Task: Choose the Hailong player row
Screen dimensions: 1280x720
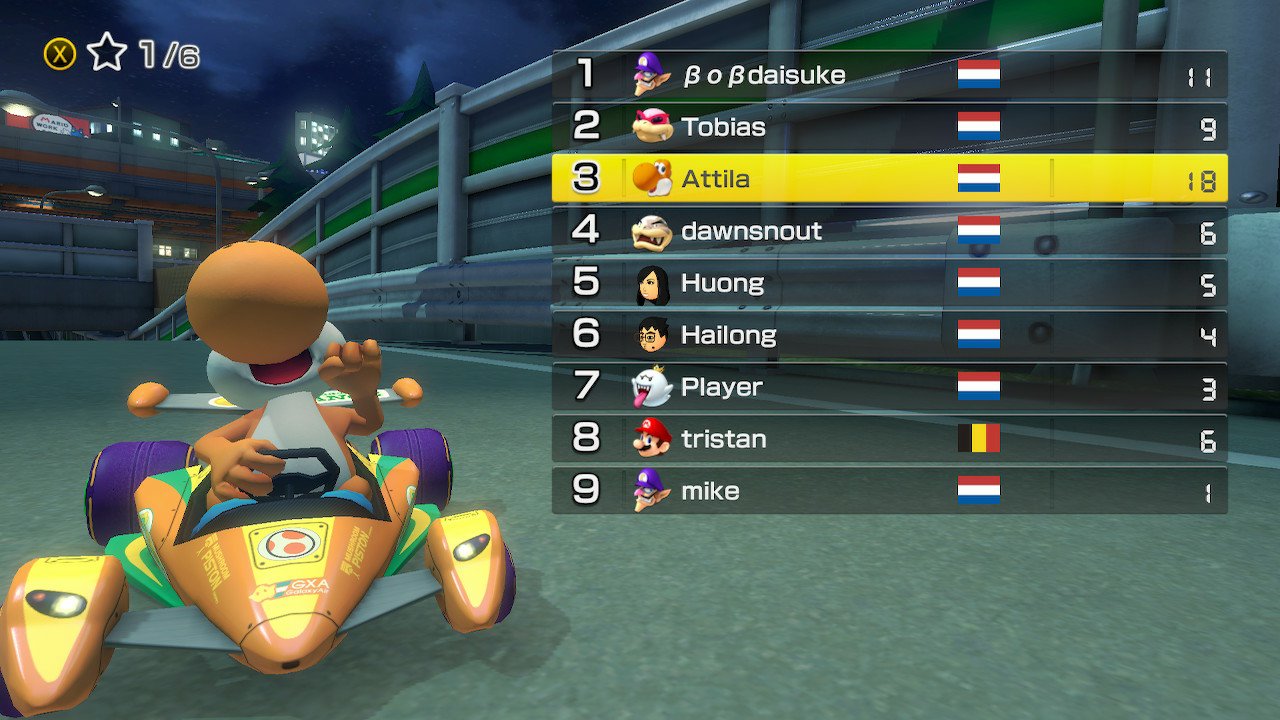Action: (x=889, y=335)
